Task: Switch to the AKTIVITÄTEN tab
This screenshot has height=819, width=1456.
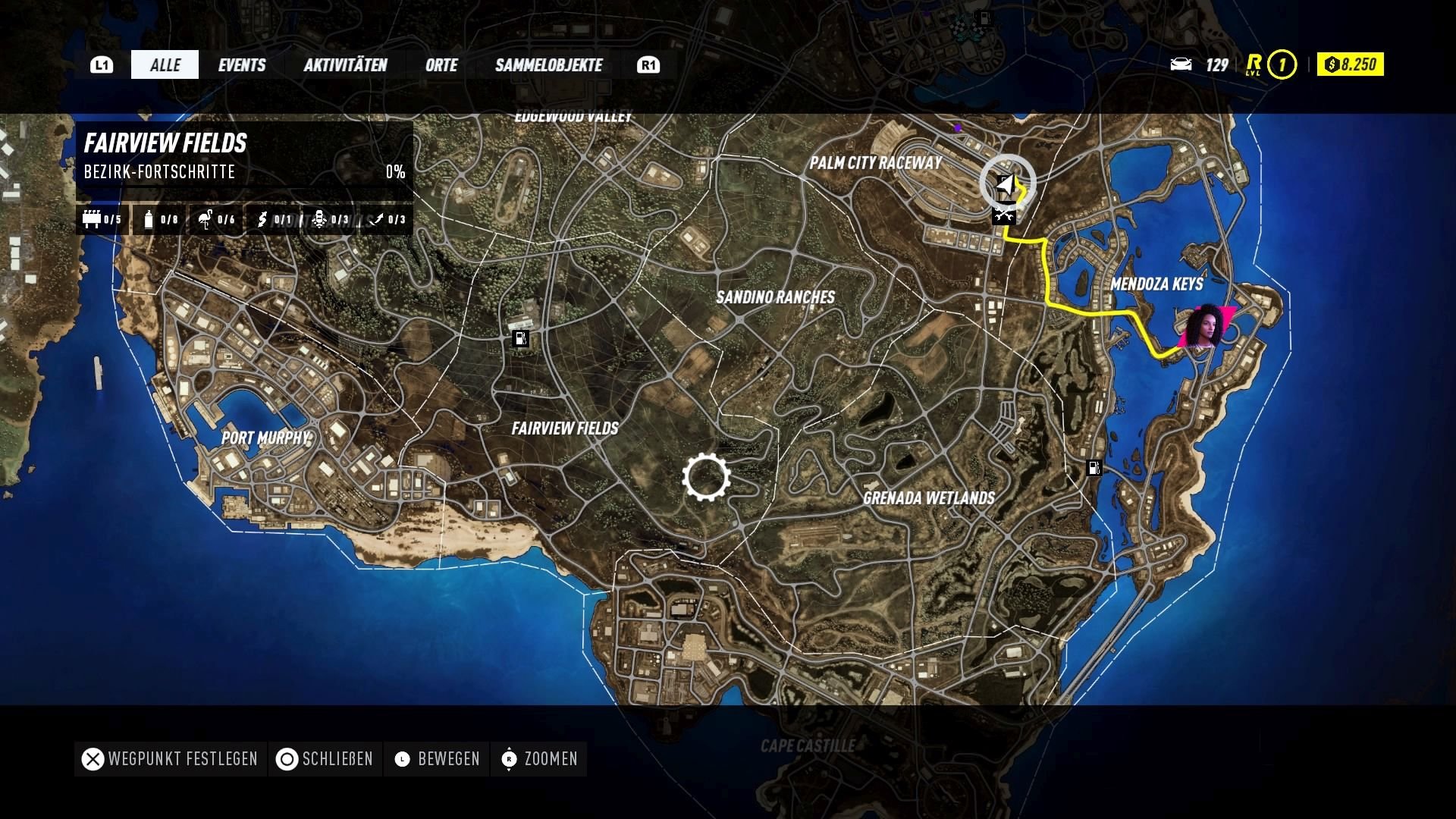Action: tap(346, 65)
